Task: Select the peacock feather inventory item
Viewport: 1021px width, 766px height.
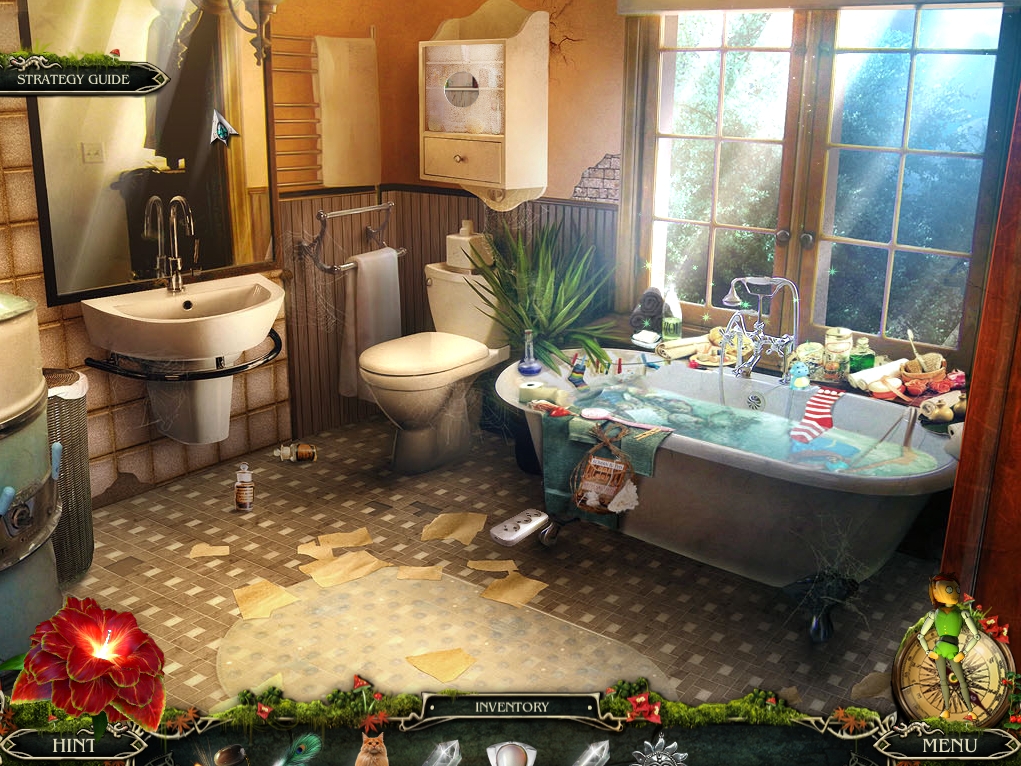Action: point(299,750)
